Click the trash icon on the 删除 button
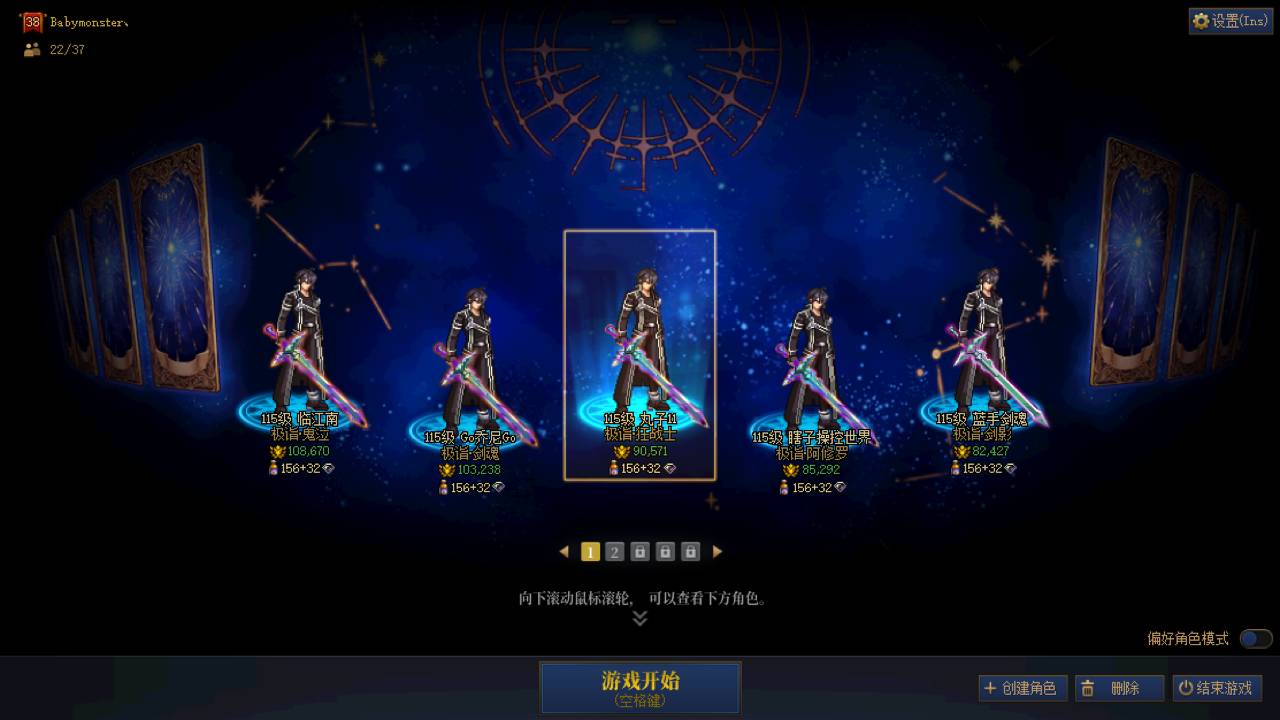Image resolution: width=1280 pixels, height=720 pixels. pyautogui.click(x=1087, y=688)
